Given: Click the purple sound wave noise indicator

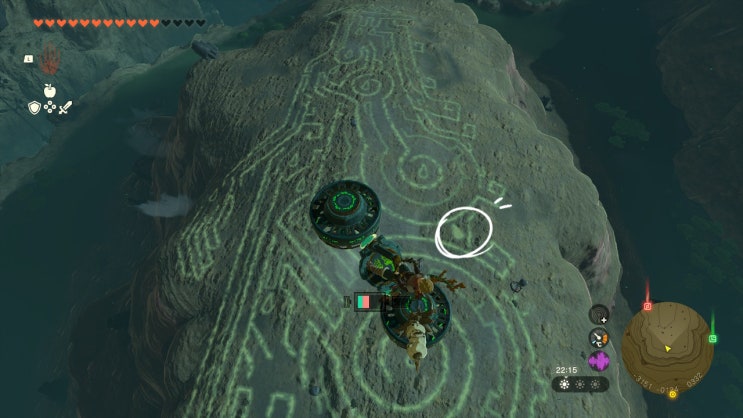Looking at the screenshot, I should tap(599, 361).
